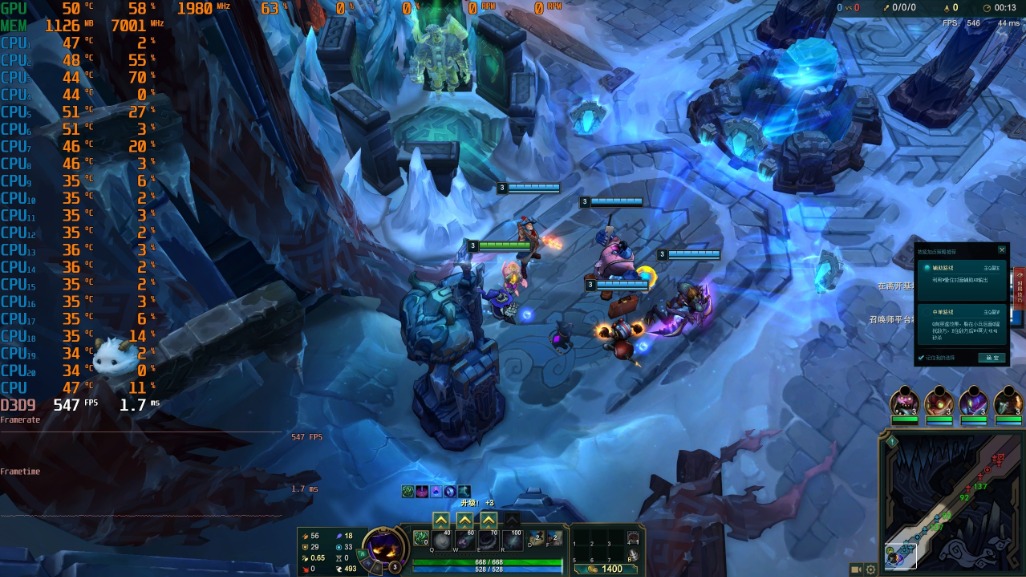Tick the remember-my-choice checkbox
Screen dimensions: 1026x577
coord(921,357)
